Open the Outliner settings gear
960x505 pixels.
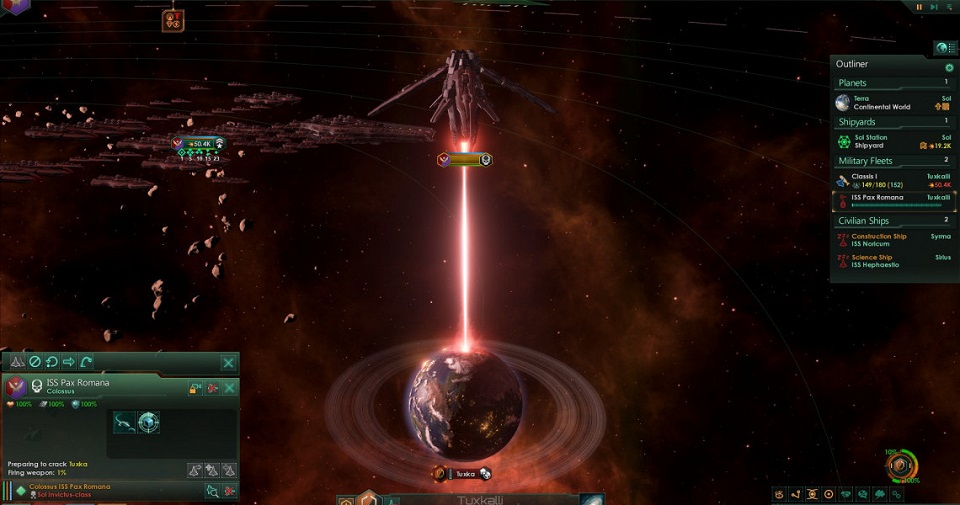[x=949, y=67]
